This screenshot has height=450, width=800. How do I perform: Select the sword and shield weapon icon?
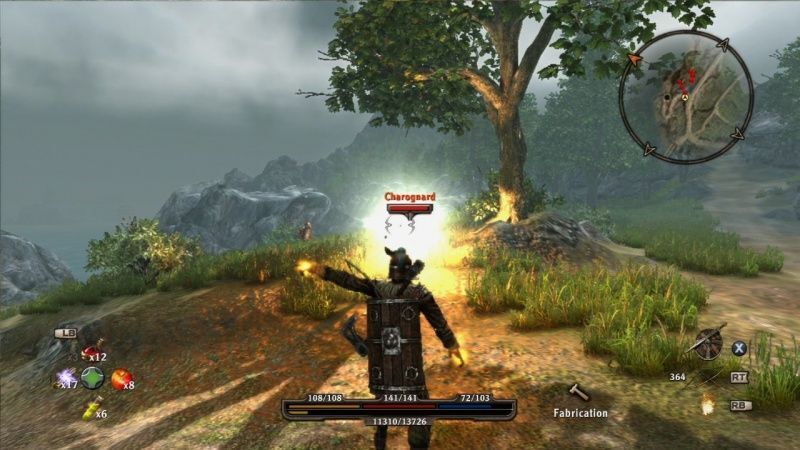click(707, 343)
